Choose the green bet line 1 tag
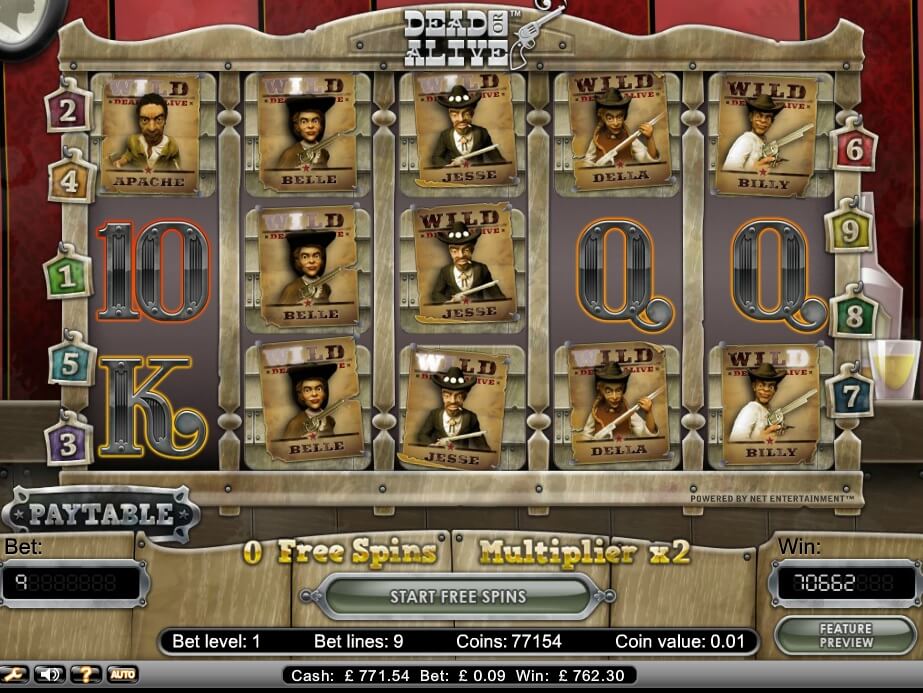This screenshot has width=923, height=693. (67, 277)
